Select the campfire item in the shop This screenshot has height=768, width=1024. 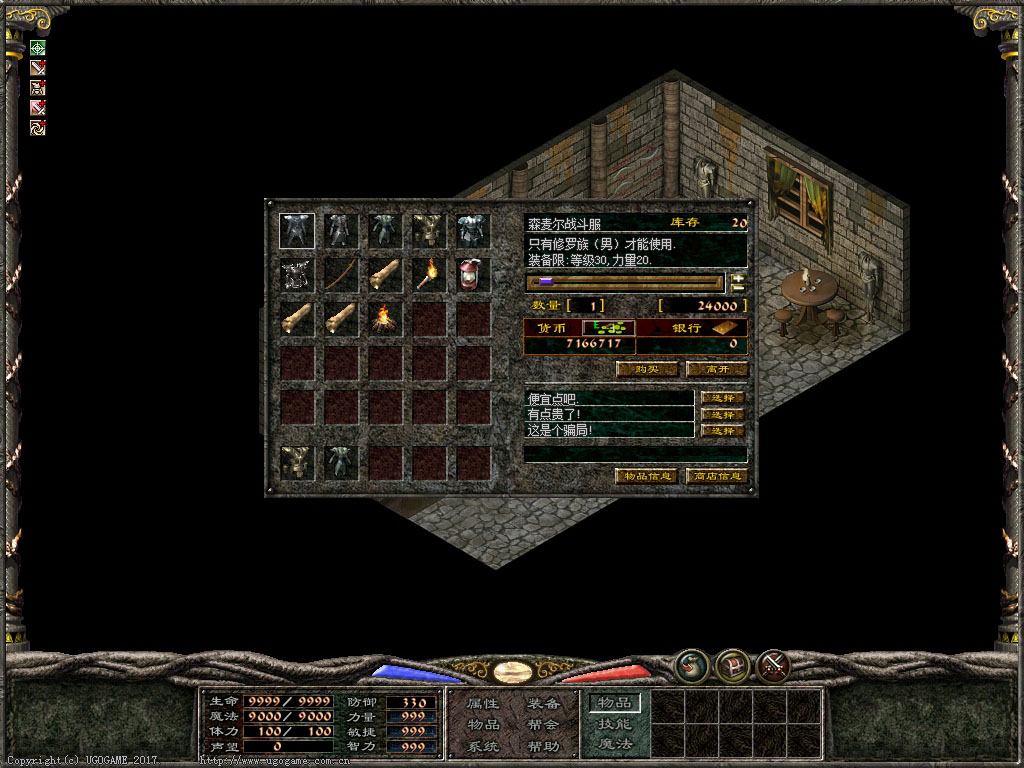[385, 319]
